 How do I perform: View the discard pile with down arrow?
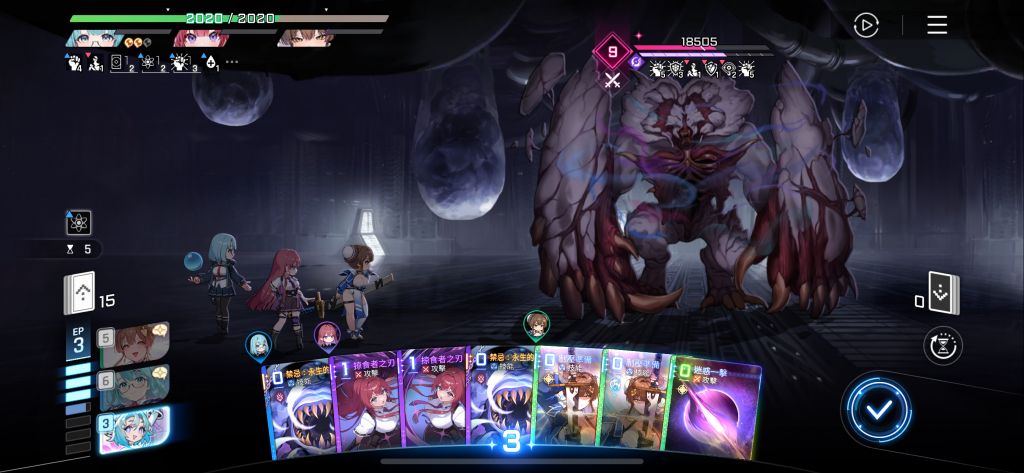(943, 292)
